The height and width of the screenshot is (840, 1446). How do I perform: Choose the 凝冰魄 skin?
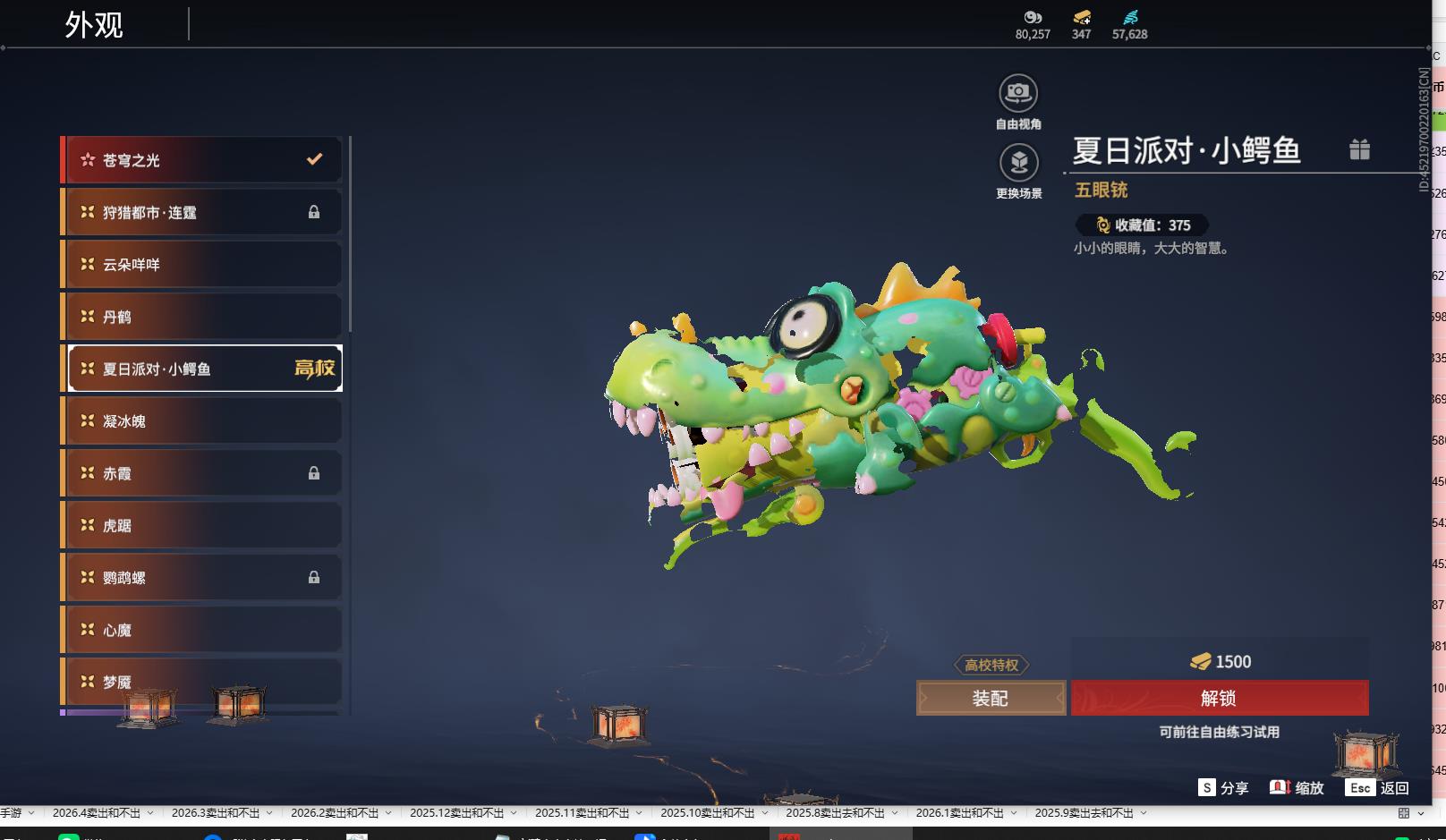pos(201,420)
